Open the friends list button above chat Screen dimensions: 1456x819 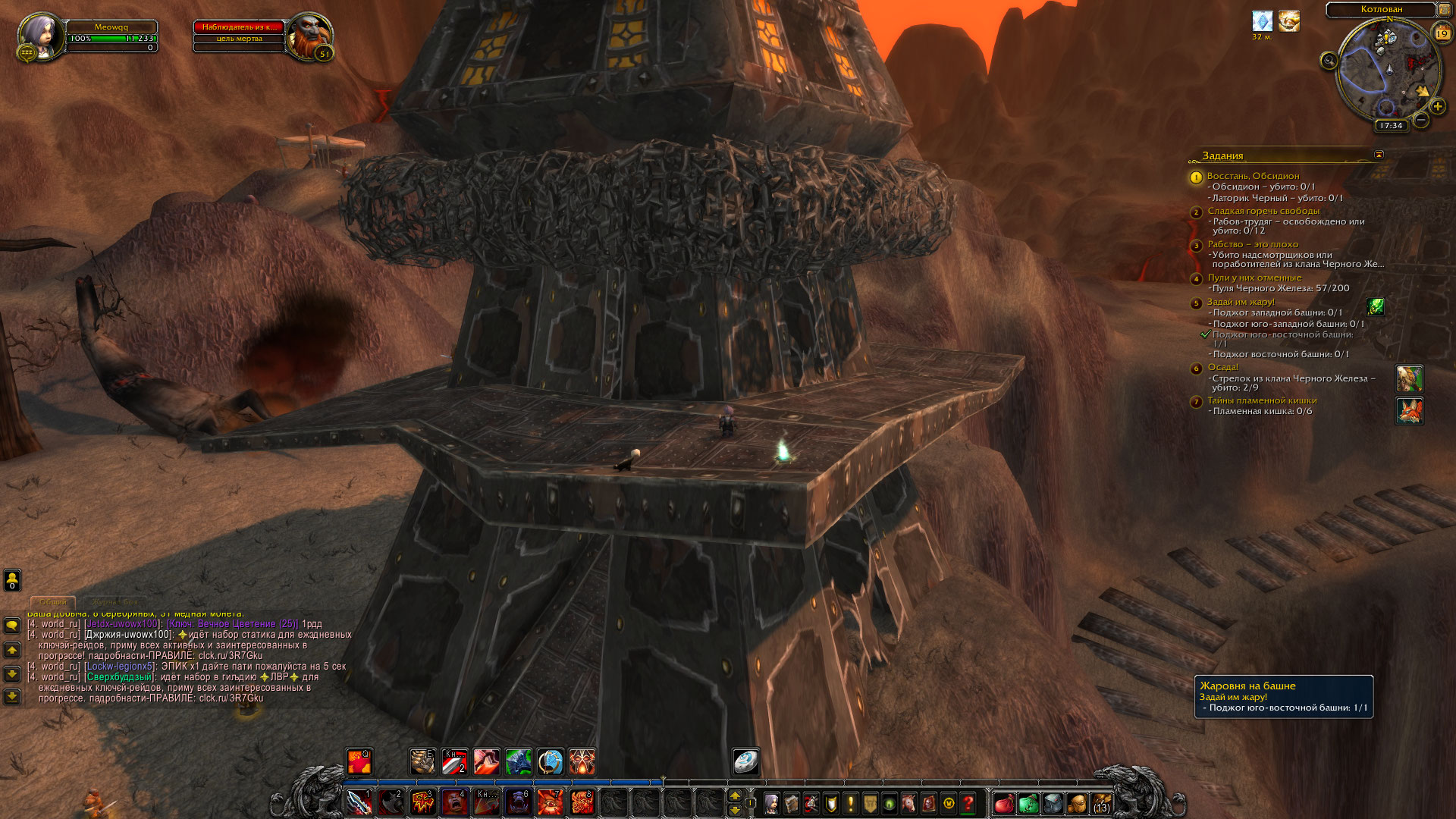(x=12, y=580)
